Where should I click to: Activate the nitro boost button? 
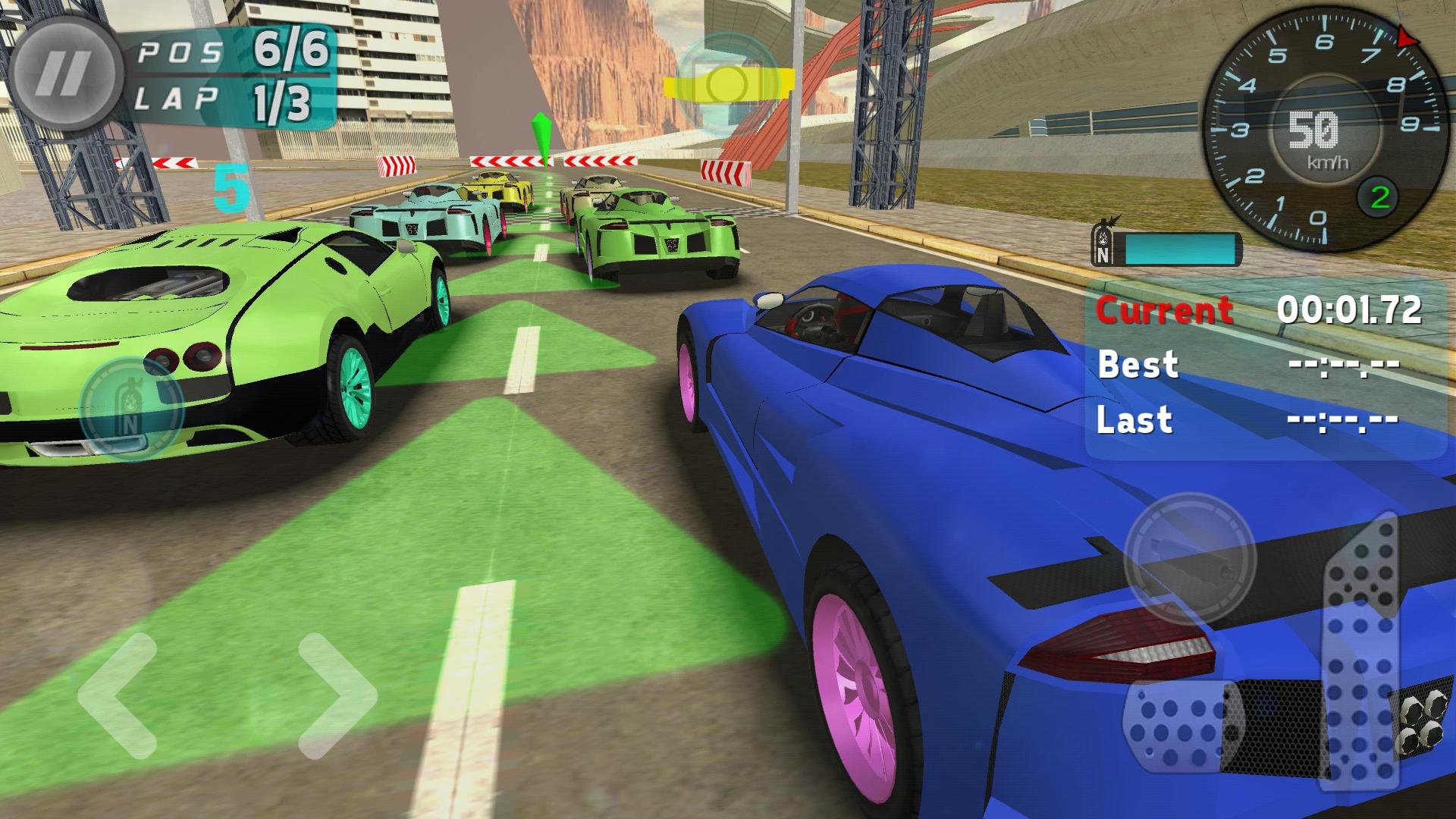click(x=131, y=408)
